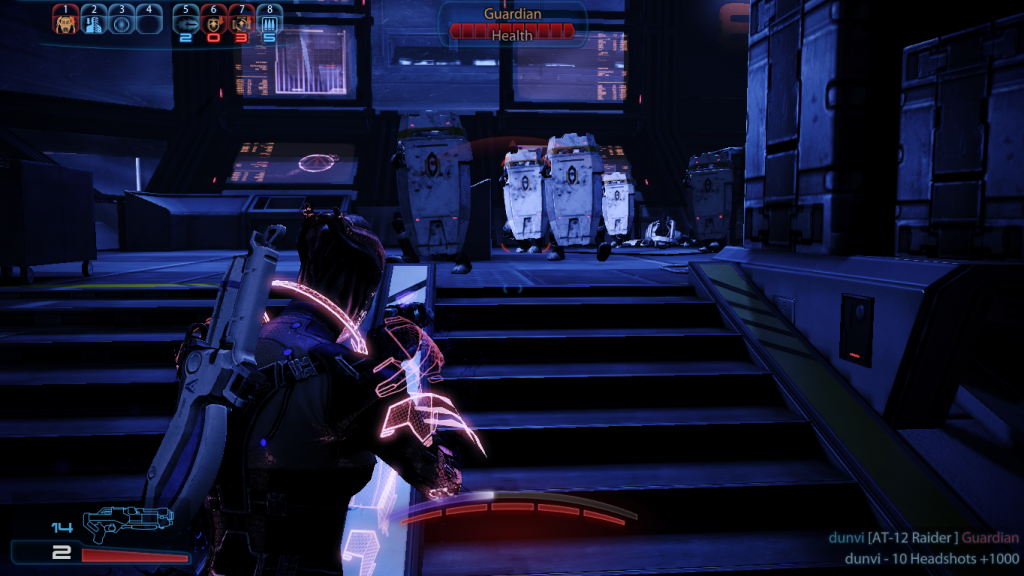This screenshot has height=576, width=1024.
Task: Trigger the sphere power in slot 3
Action: click(121, 22)
